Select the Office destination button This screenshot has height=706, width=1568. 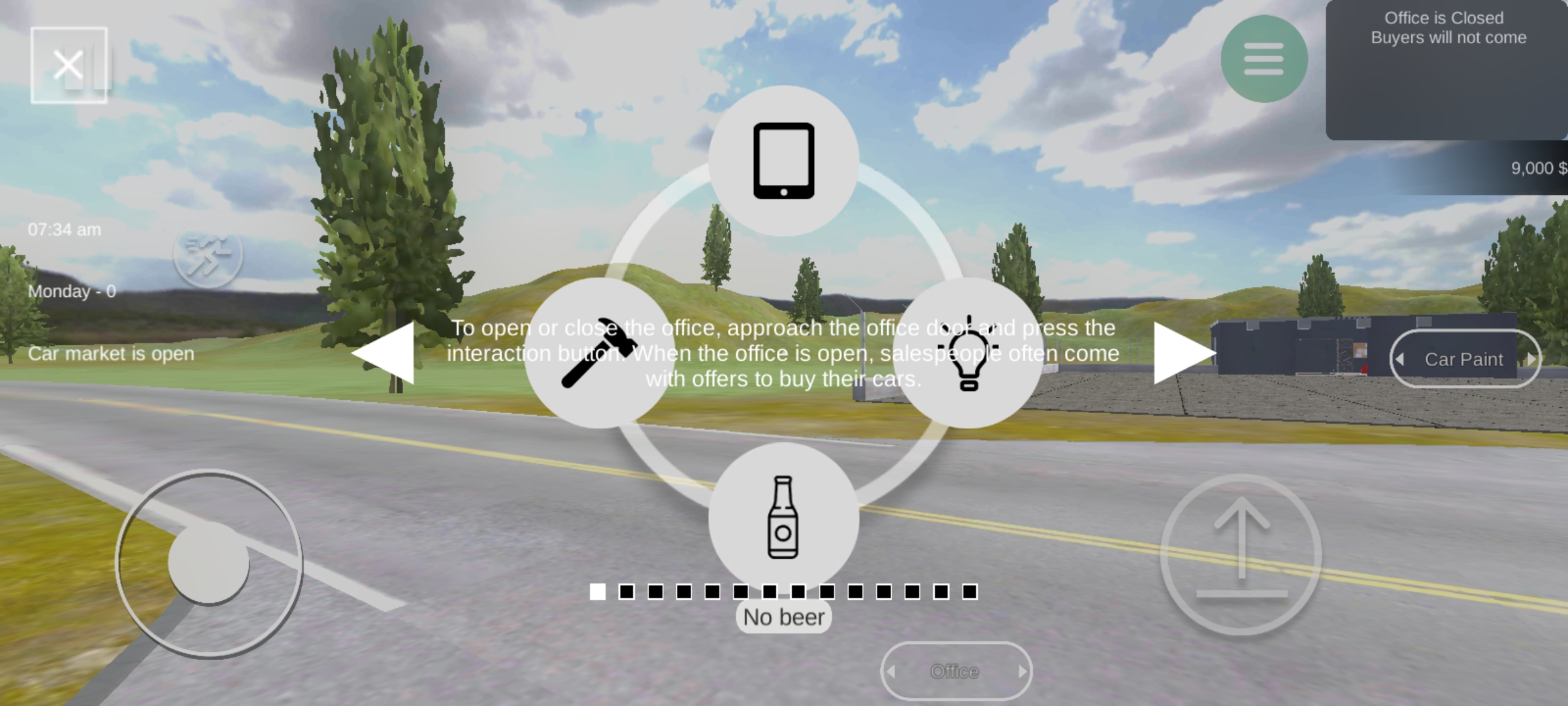[x=955, y=671]
